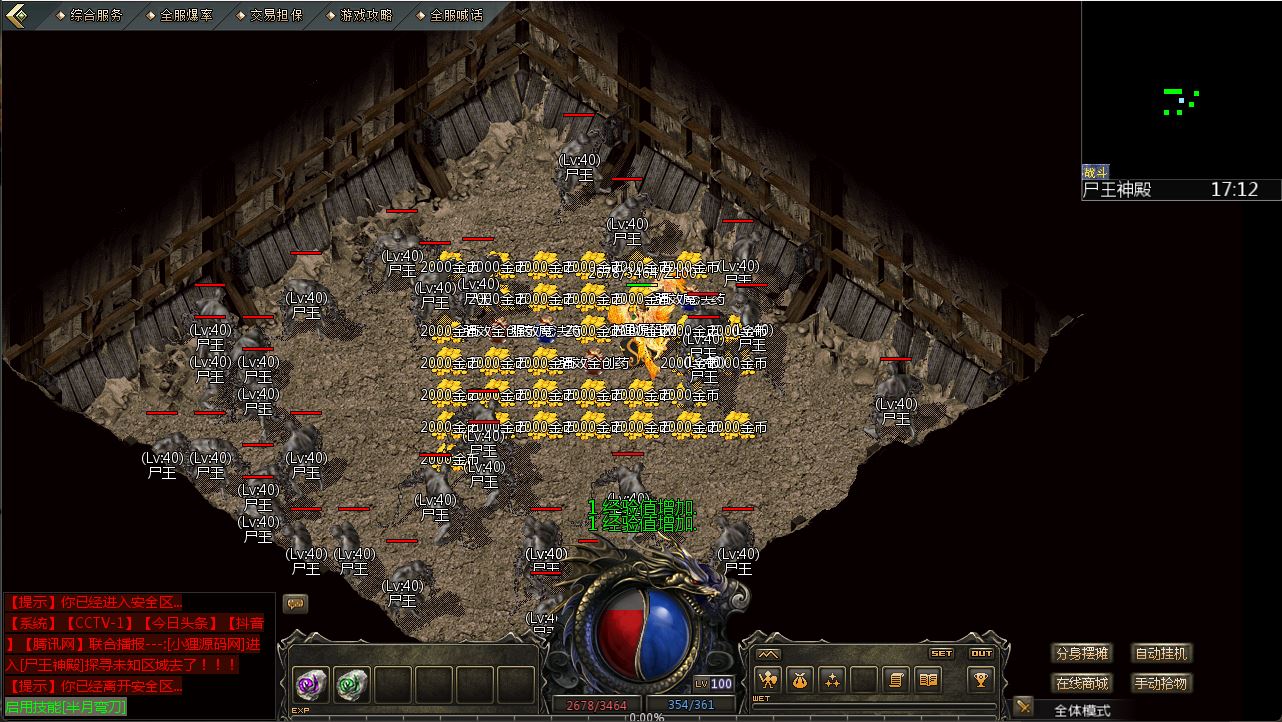Open the 综合服务 menu
Image resolution: width=1282 pixels, height=722 pixels.
tap(96, 15)
